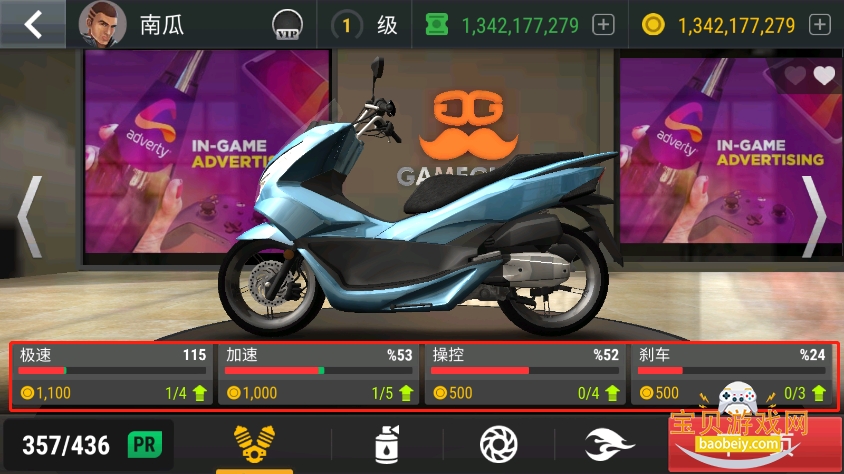Show the next motorcycle

(815, 217)
